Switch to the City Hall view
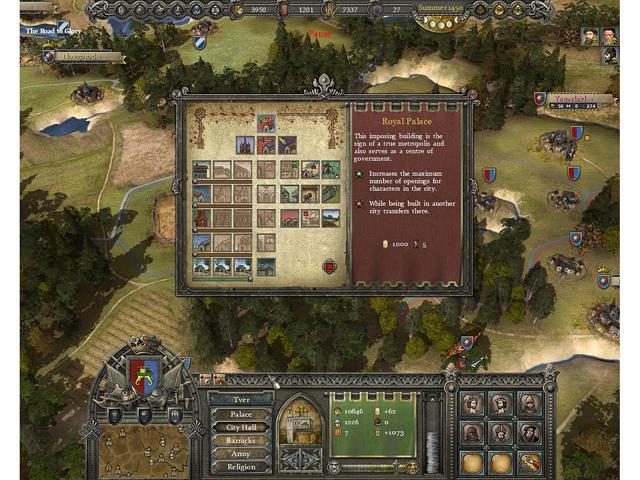This screenshot has height=480, width=640. point(241,427)
